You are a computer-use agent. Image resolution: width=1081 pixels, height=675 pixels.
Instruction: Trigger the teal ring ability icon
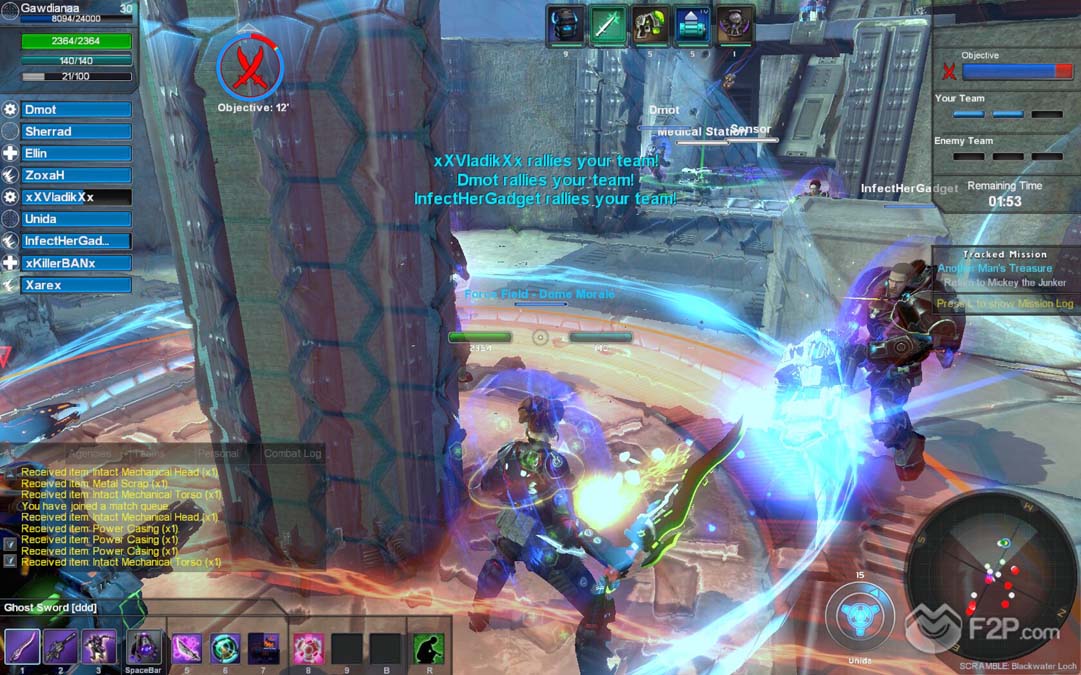point(225,648)
